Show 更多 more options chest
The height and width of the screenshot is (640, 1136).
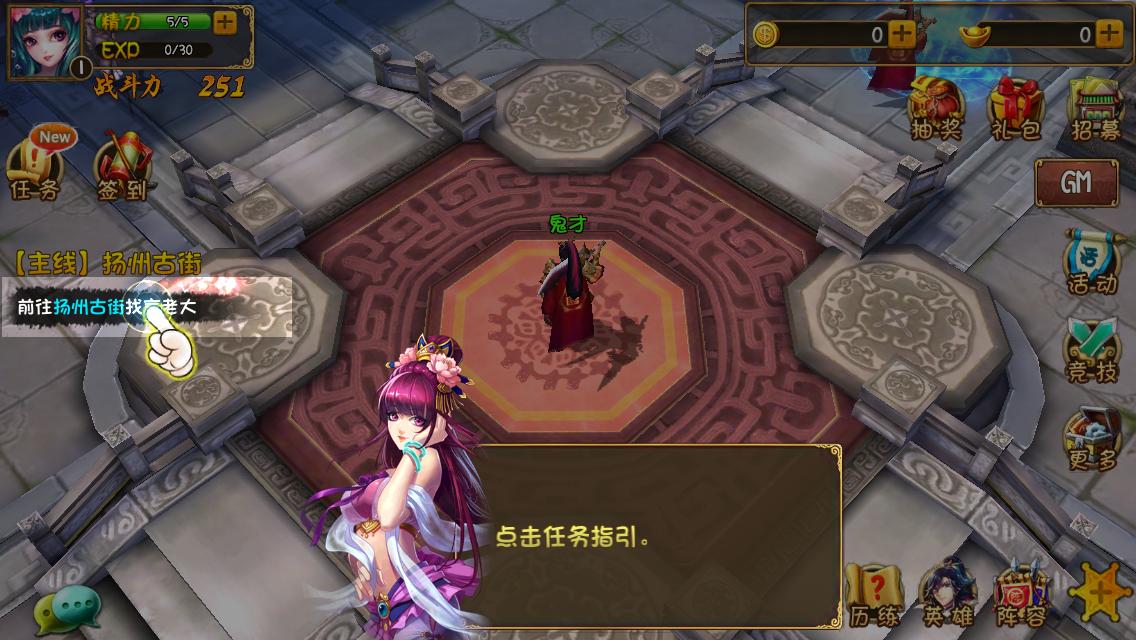1091,440
